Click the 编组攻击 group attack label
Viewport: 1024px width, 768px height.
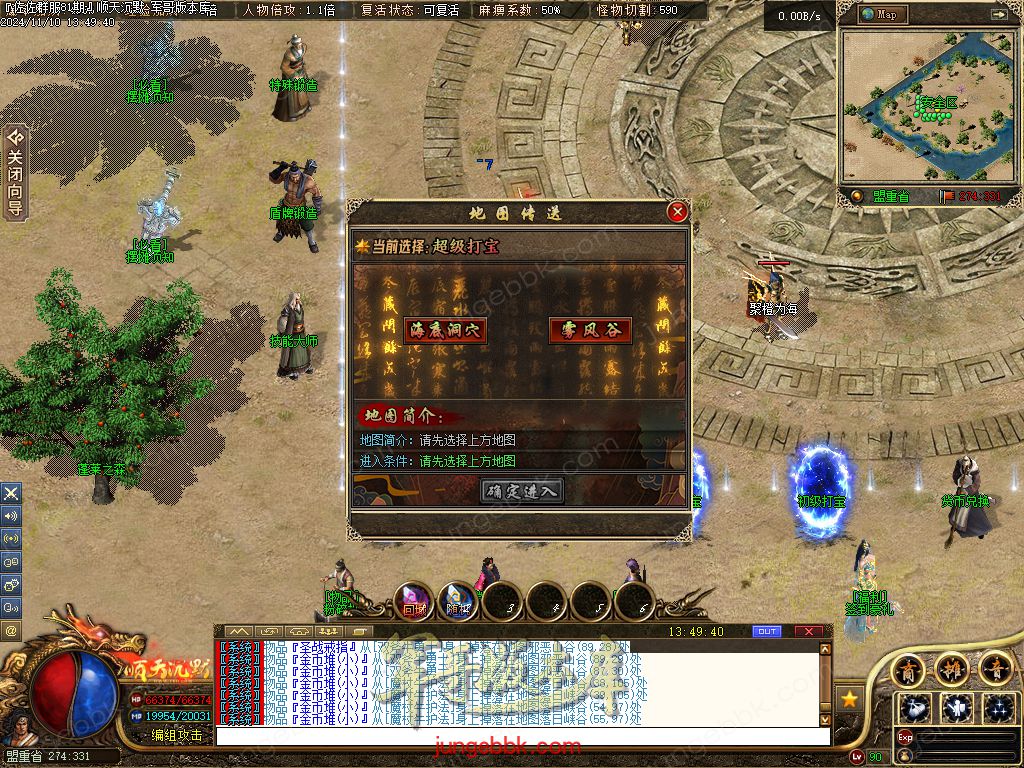(x=176, y=735)
